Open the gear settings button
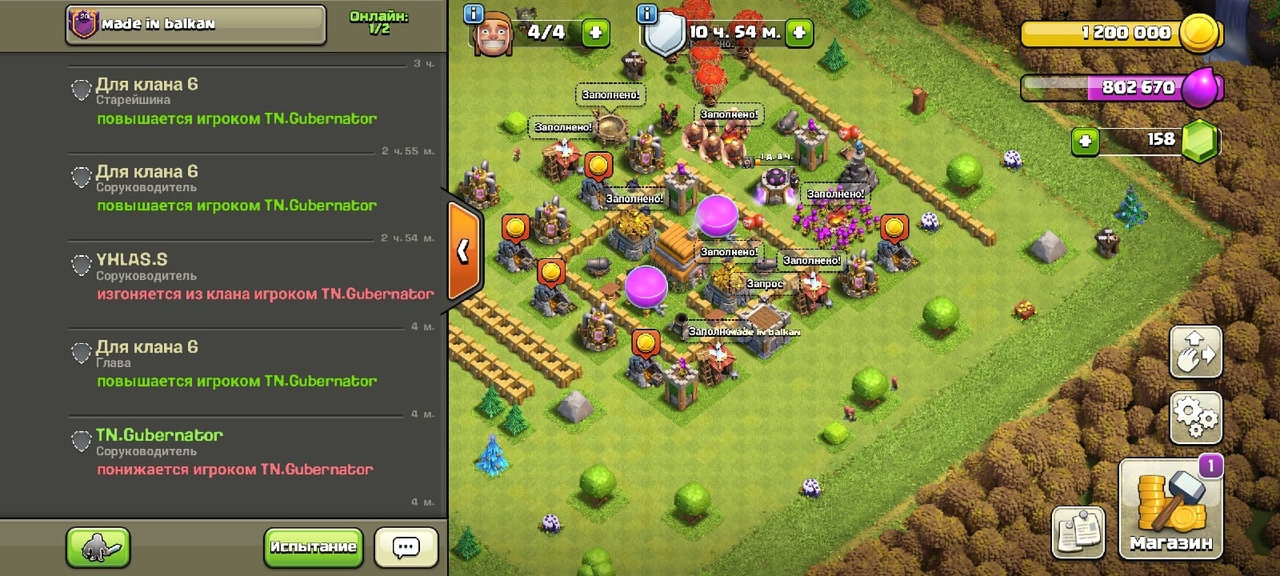1280x576 pixels. point(1196,417)
